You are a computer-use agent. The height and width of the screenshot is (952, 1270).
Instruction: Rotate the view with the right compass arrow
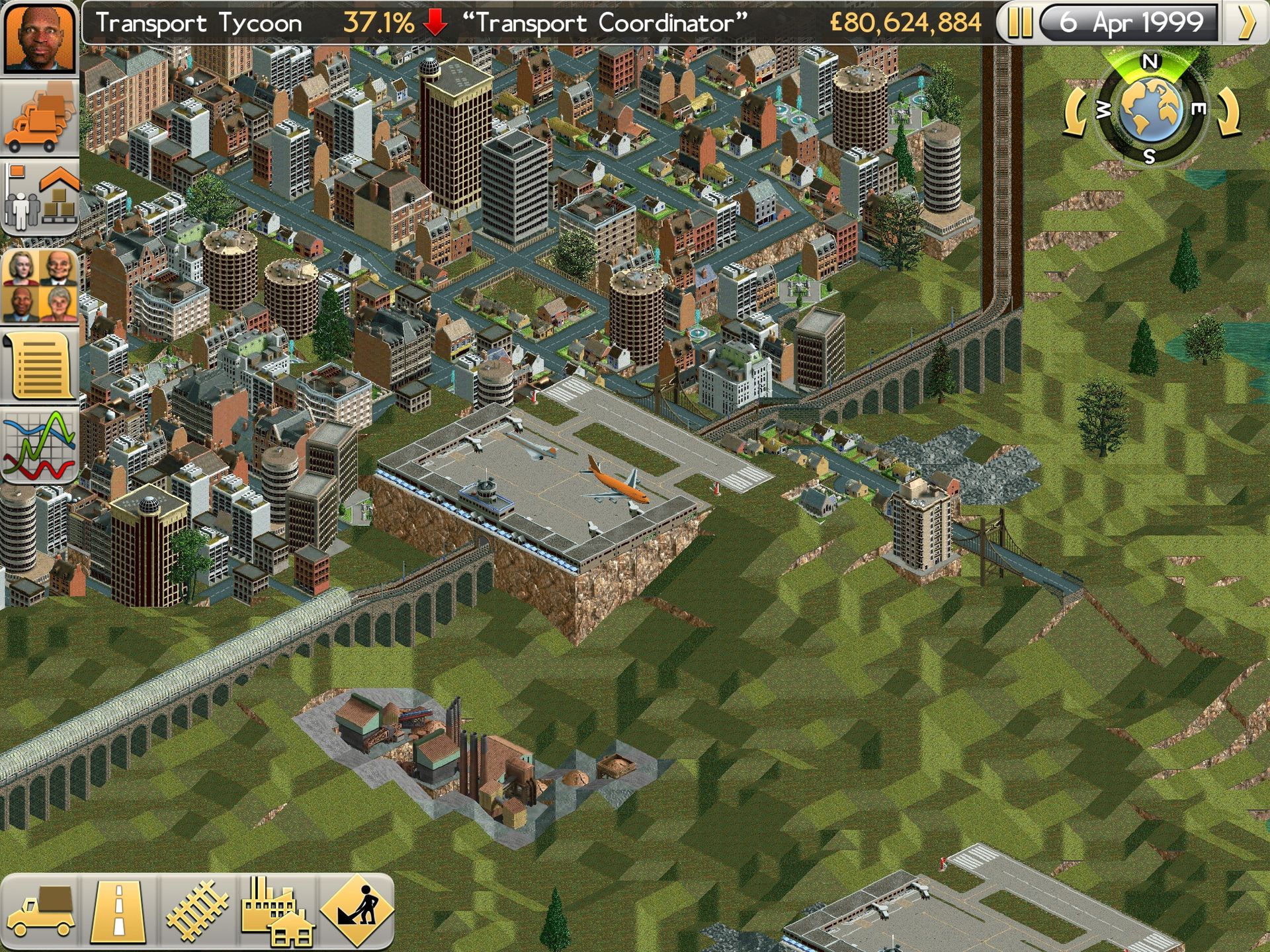click(1229, 112)
